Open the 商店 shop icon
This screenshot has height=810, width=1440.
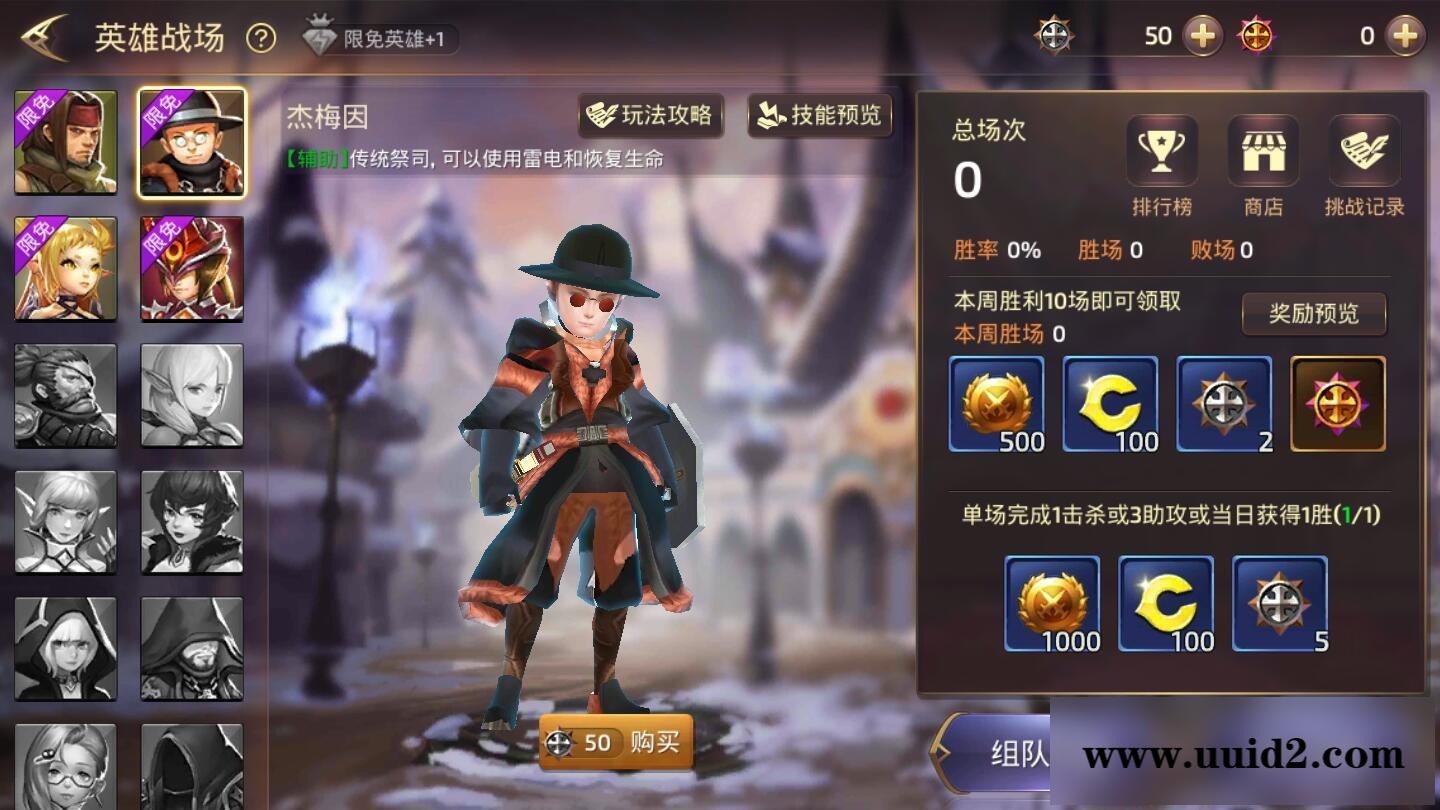click(1263, 150)
